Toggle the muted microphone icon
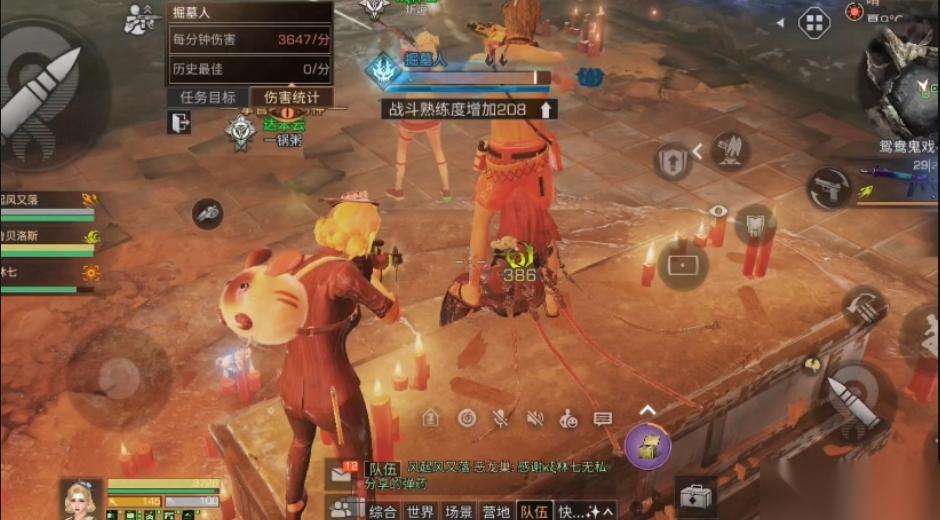 500,418
